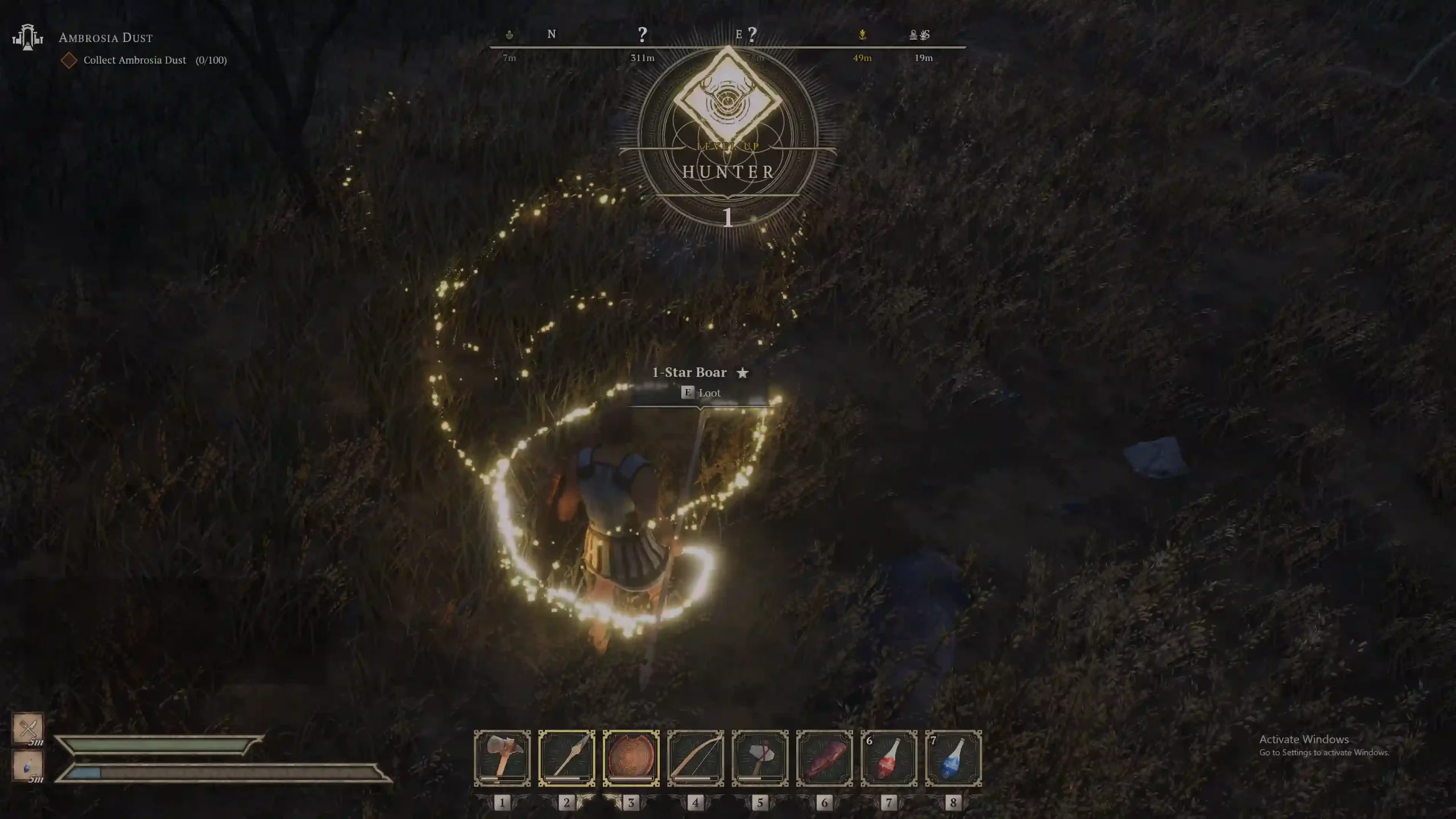The width and height of the screenshot is (1456, 819).
Task: Use the red health potion slot
Action: (x=889, y=758)
